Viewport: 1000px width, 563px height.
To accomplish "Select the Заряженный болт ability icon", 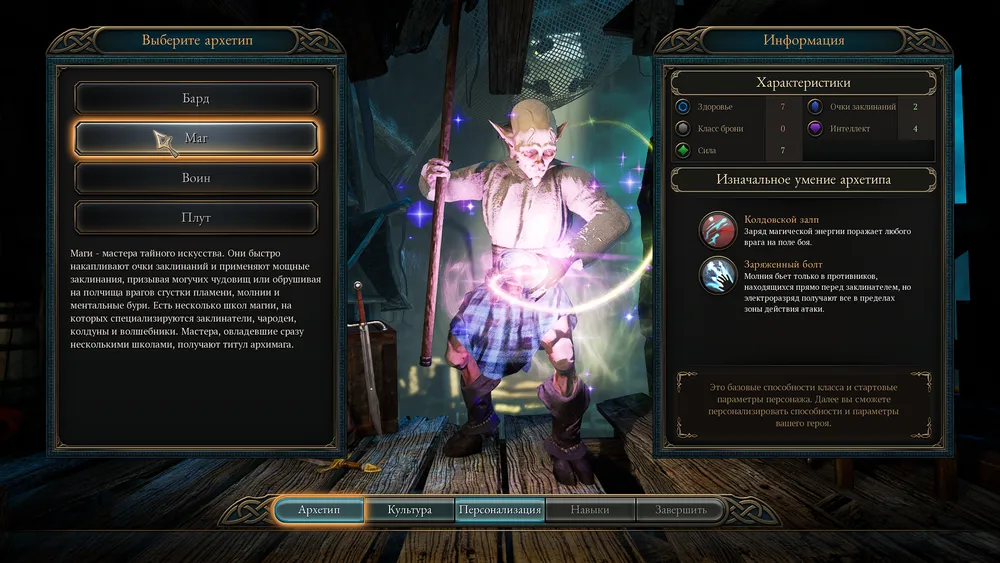I will point(718,275).
